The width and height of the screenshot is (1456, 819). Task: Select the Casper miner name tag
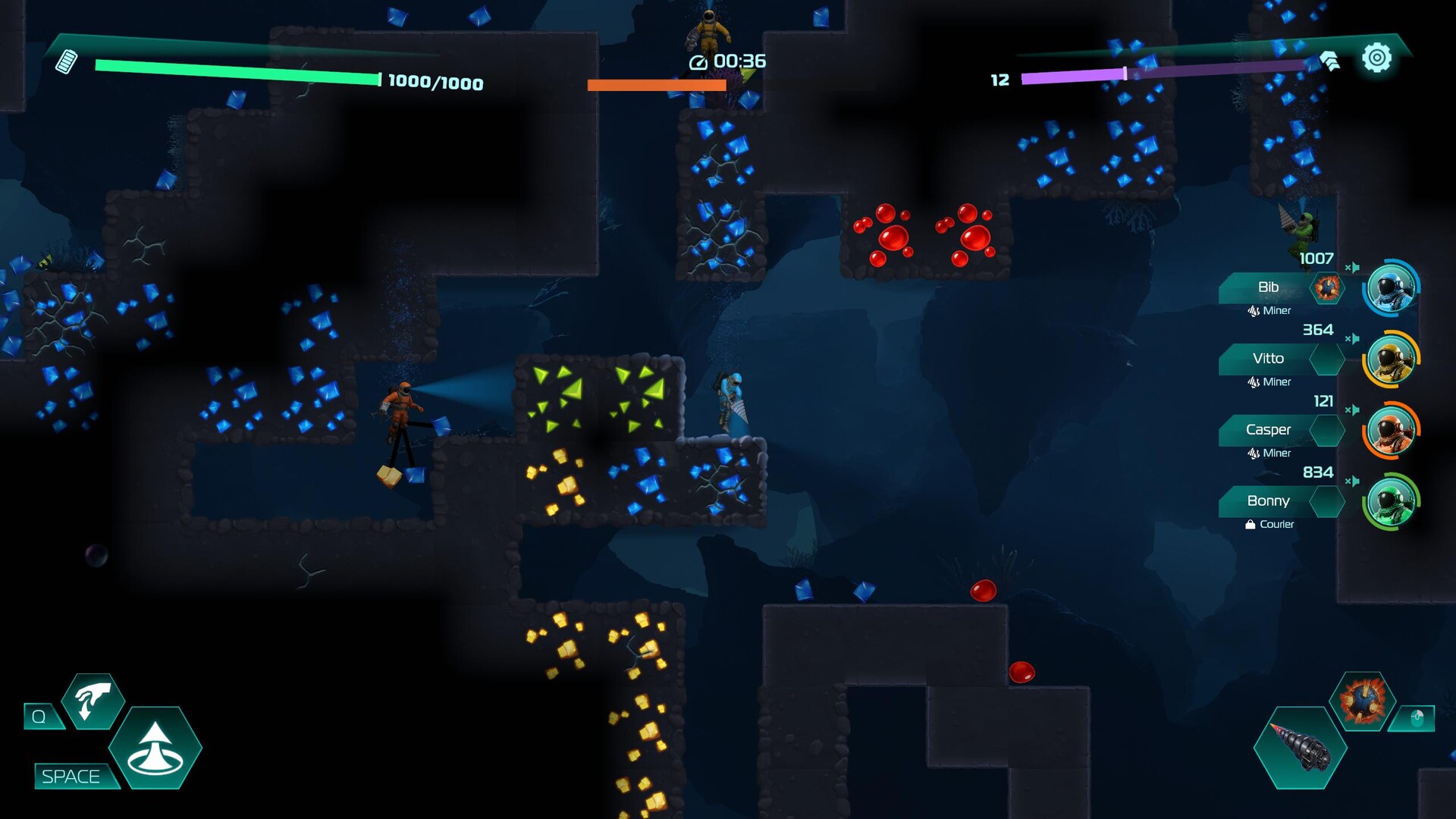(x=1268, y=430)
